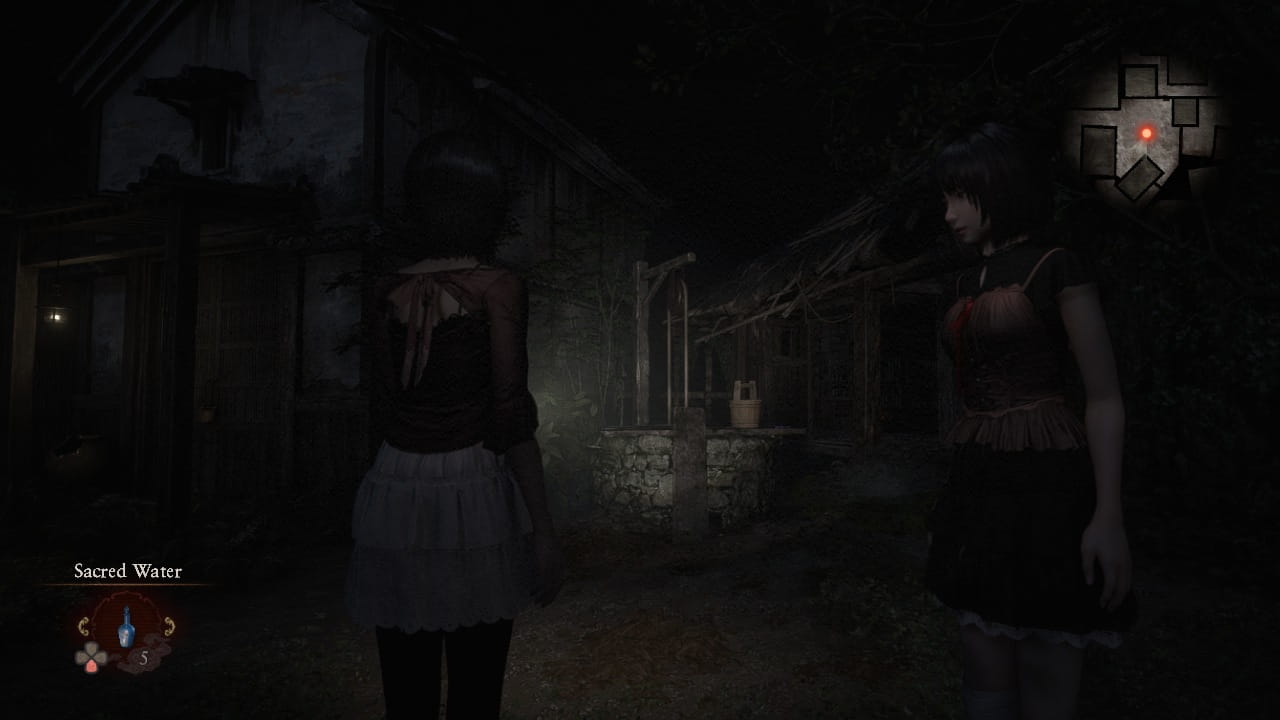The width and height of the screenshot is (1280, 720).
Task: Cycle item with the left gold arrow
Action: click(84, 627)
